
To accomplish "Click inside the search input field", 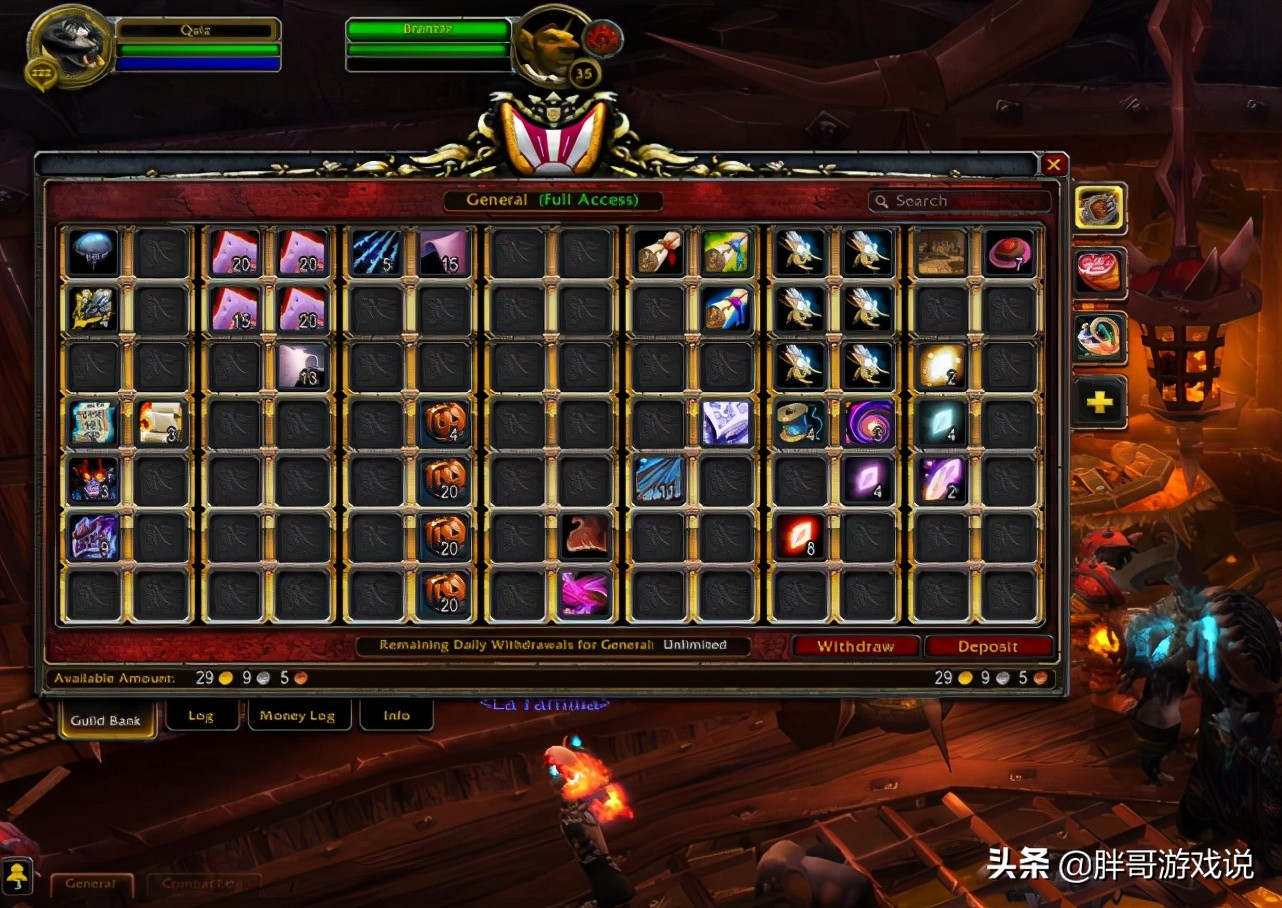I will coord(960,200).
